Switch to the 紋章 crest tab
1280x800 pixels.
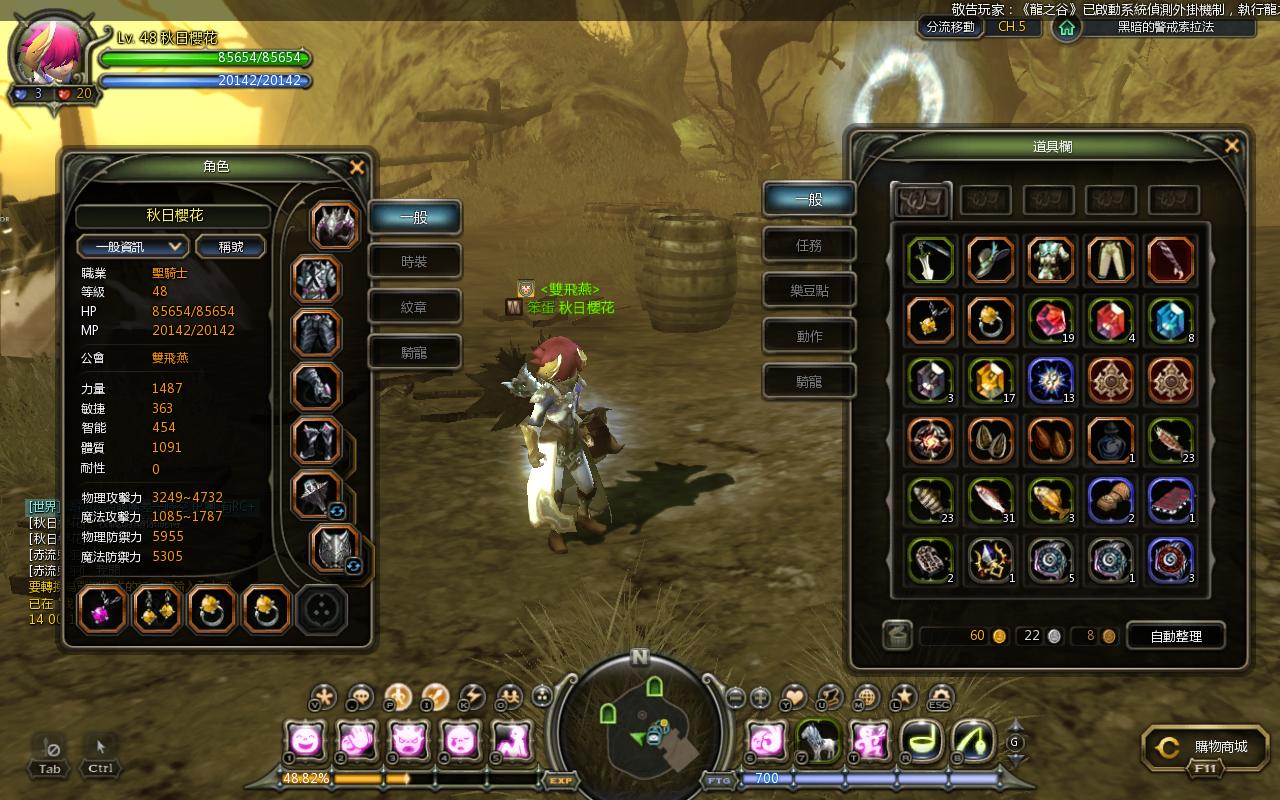pos(414,307)
